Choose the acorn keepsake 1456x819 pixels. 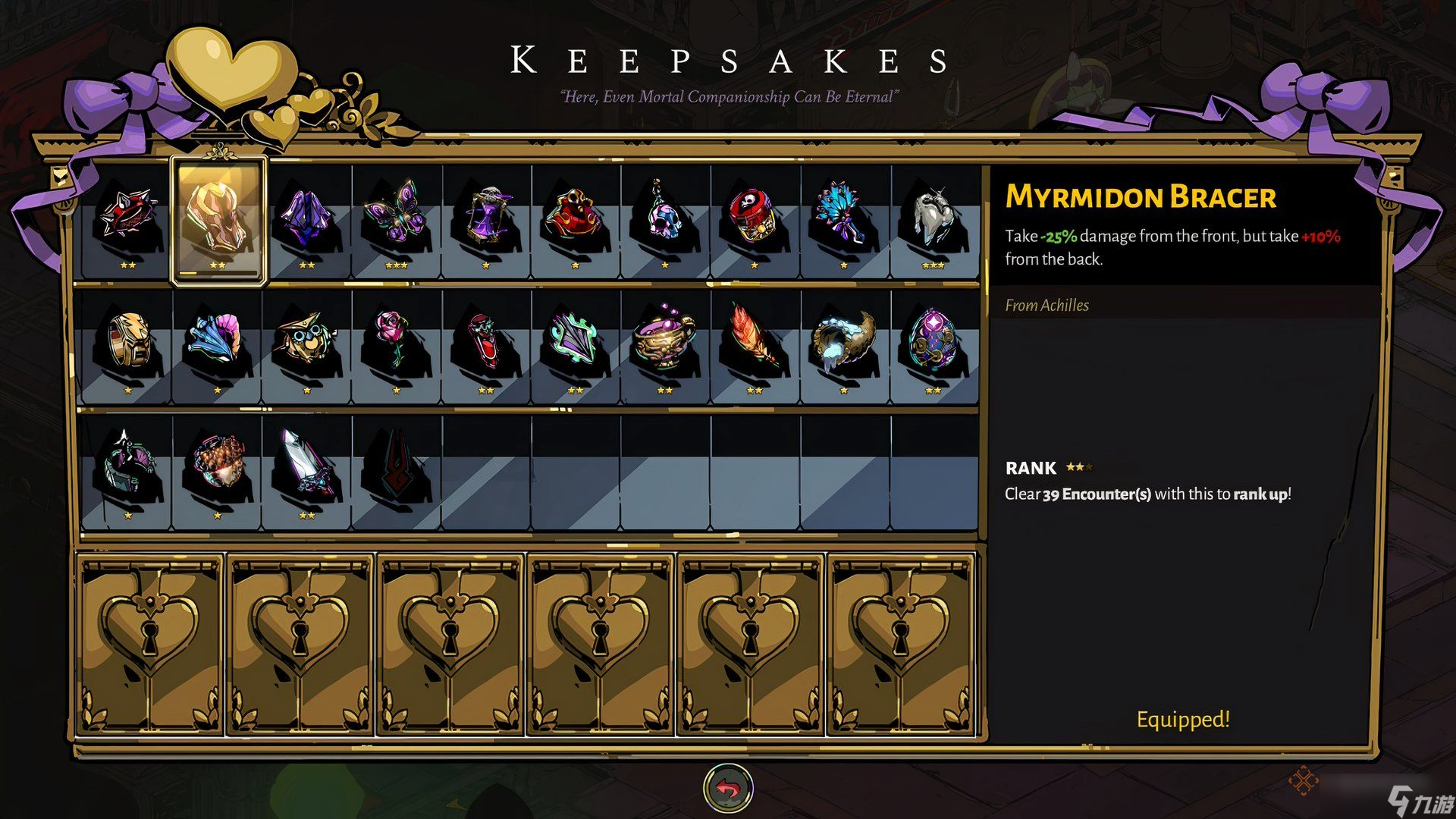coord(217,464)
